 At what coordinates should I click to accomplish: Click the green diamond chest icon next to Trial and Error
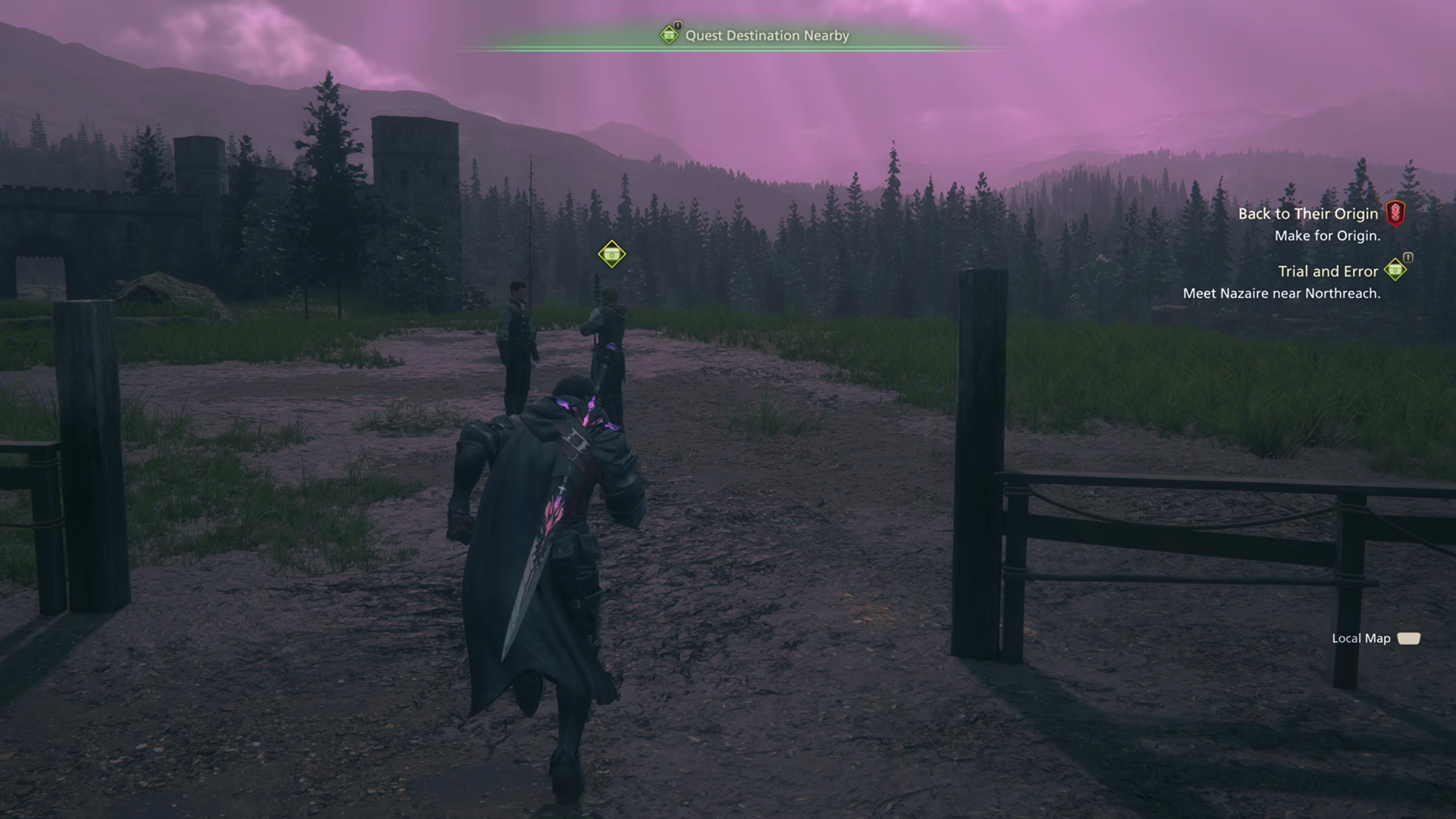1394,271
